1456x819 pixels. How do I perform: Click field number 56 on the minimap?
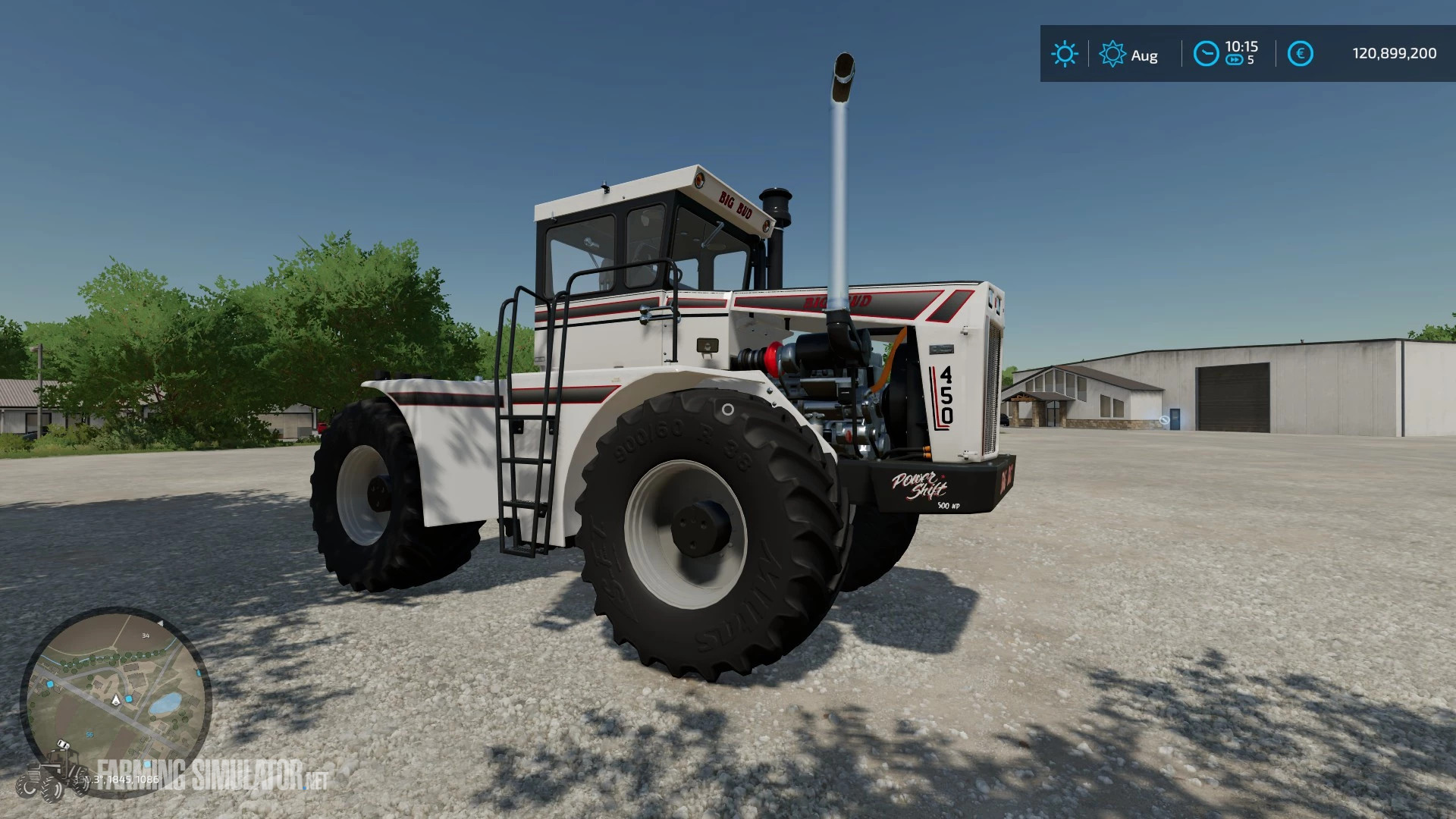pos(89,734)
